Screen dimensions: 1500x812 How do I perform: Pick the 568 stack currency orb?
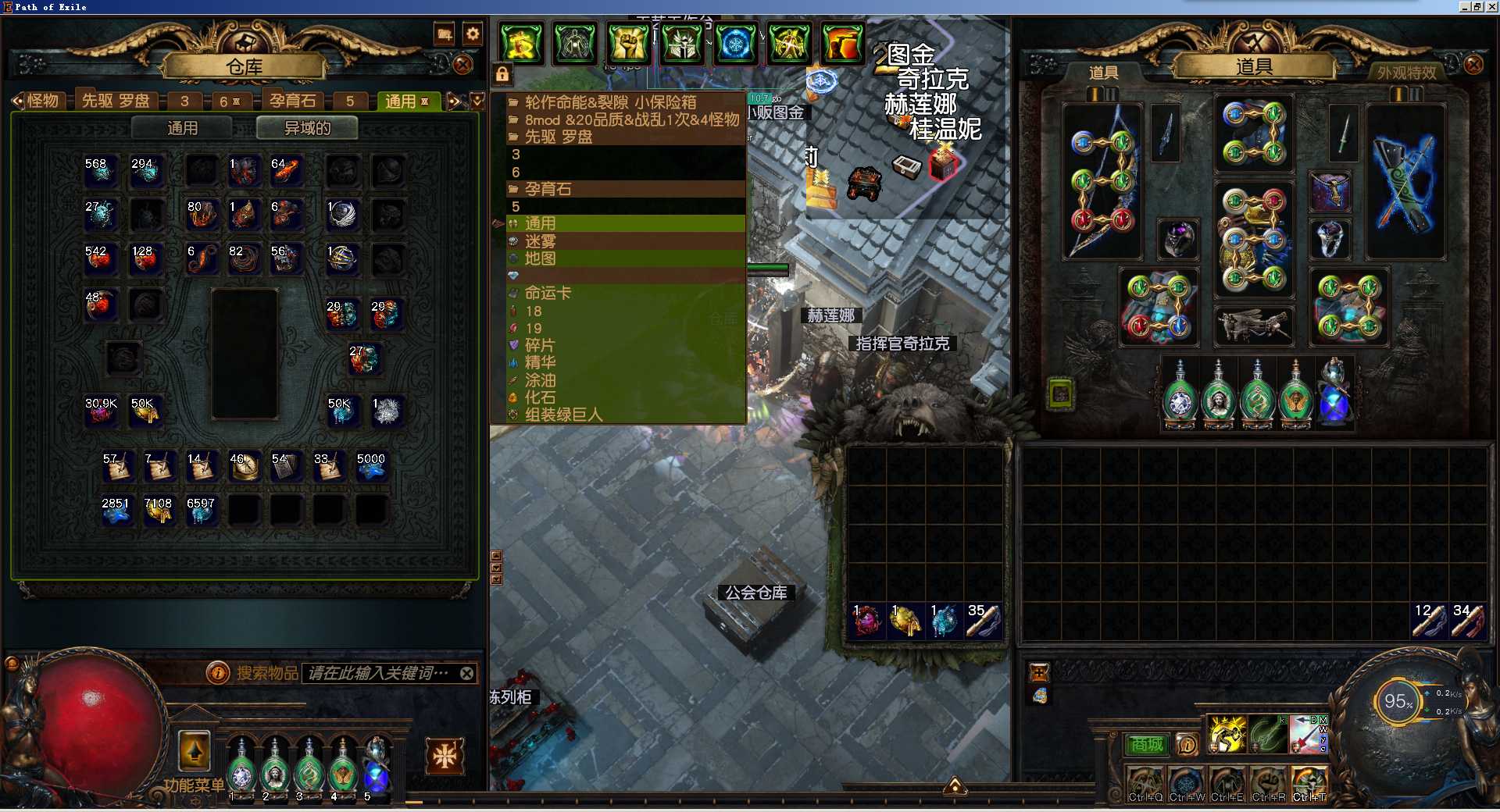[100, 170]
